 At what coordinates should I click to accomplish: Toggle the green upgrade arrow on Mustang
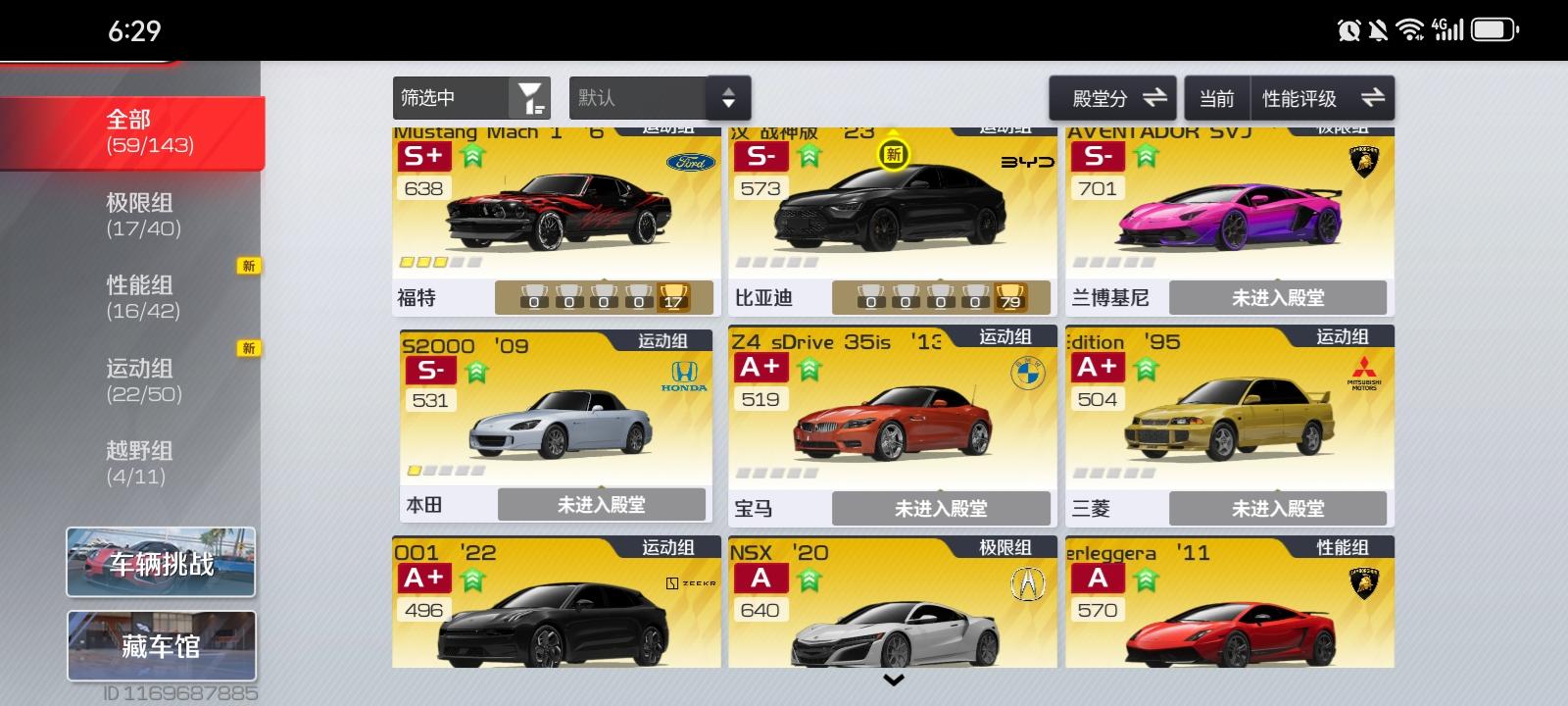coord(470,155)
